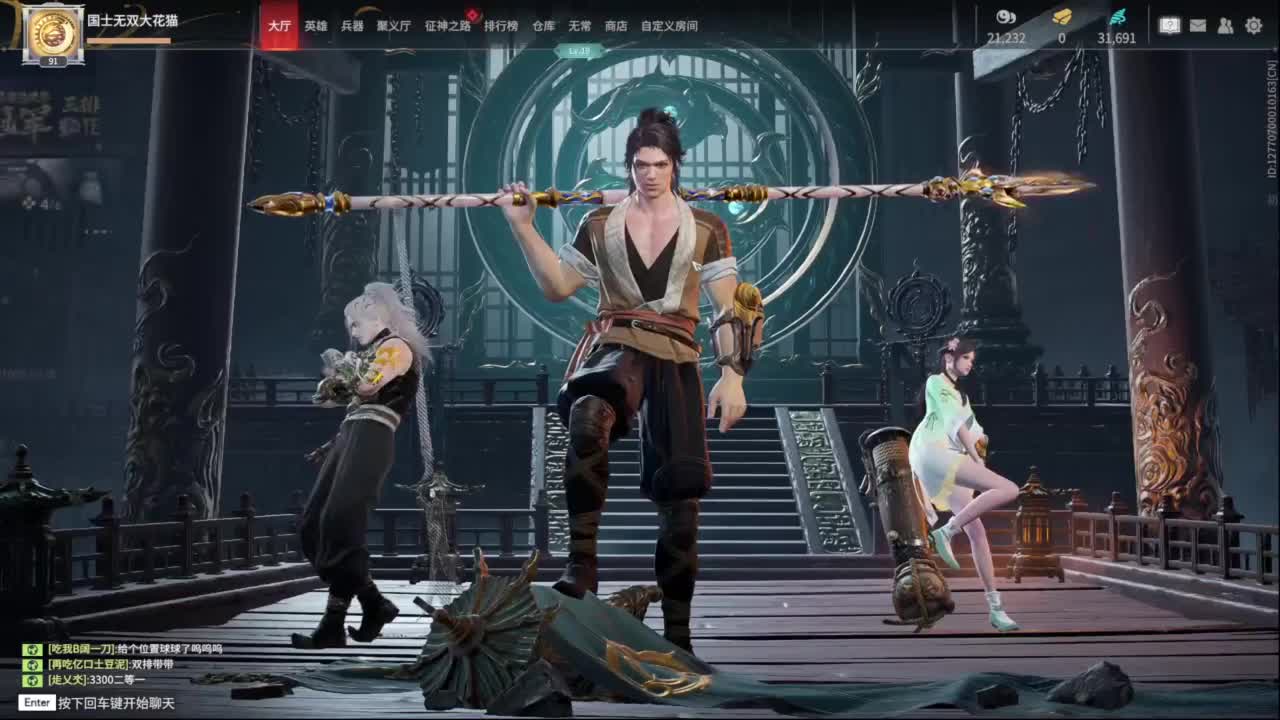Open the friends/social icon

click(x=1223, y=25)
